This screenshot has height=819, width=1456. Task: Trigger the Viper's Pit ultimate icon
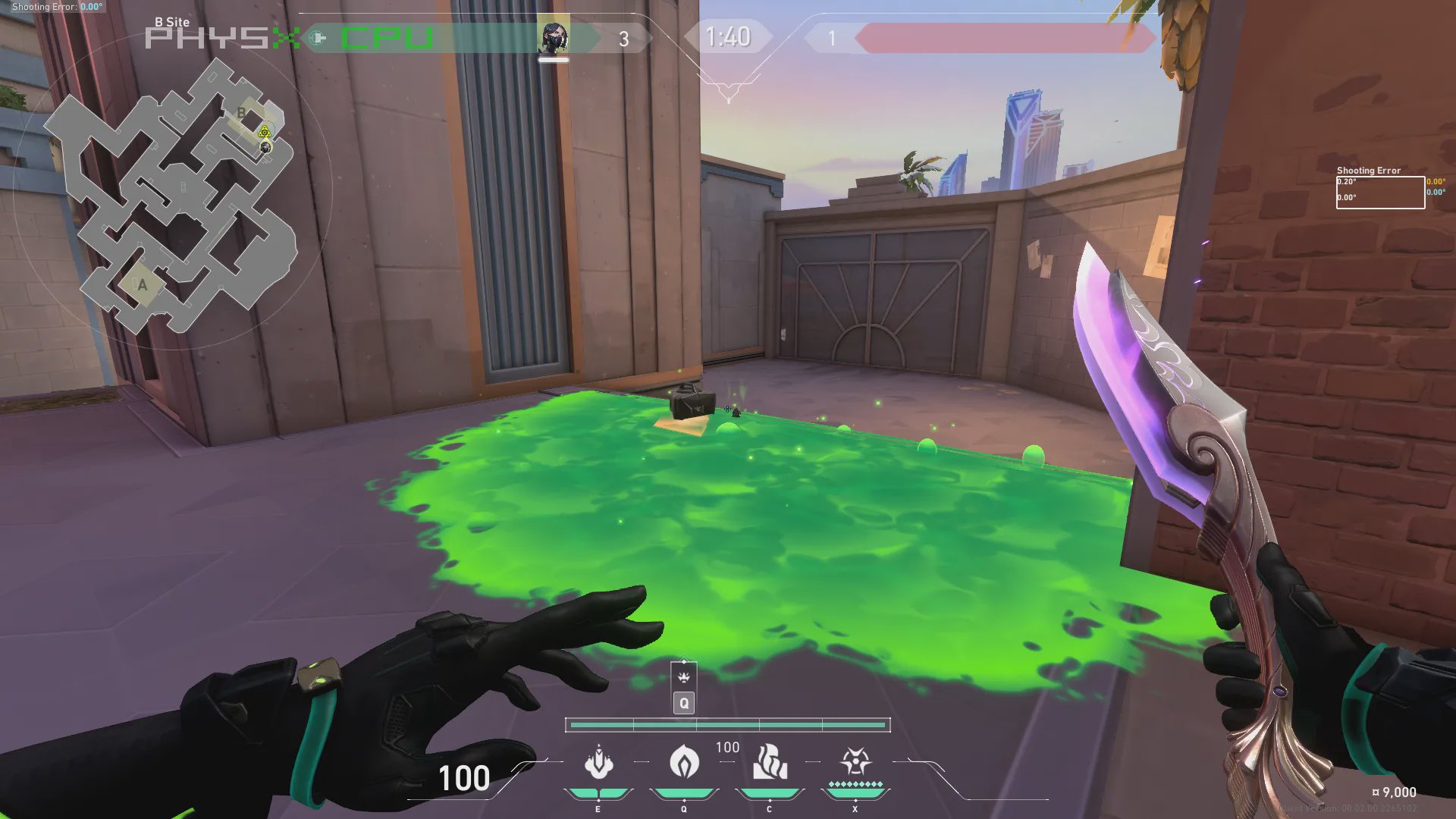tap(855, 761)
